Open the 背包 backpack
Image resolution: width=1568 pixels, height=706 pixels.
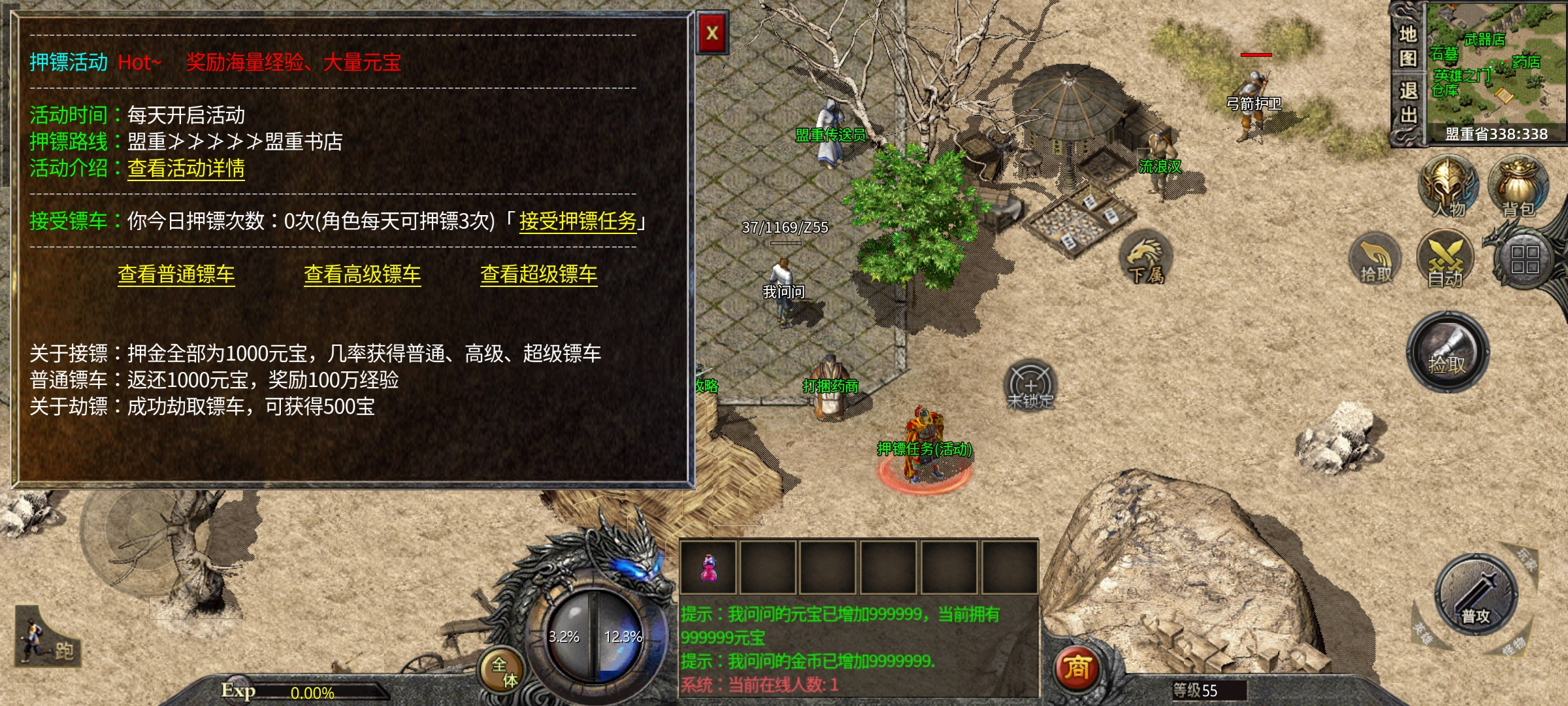pos(1518,188)
